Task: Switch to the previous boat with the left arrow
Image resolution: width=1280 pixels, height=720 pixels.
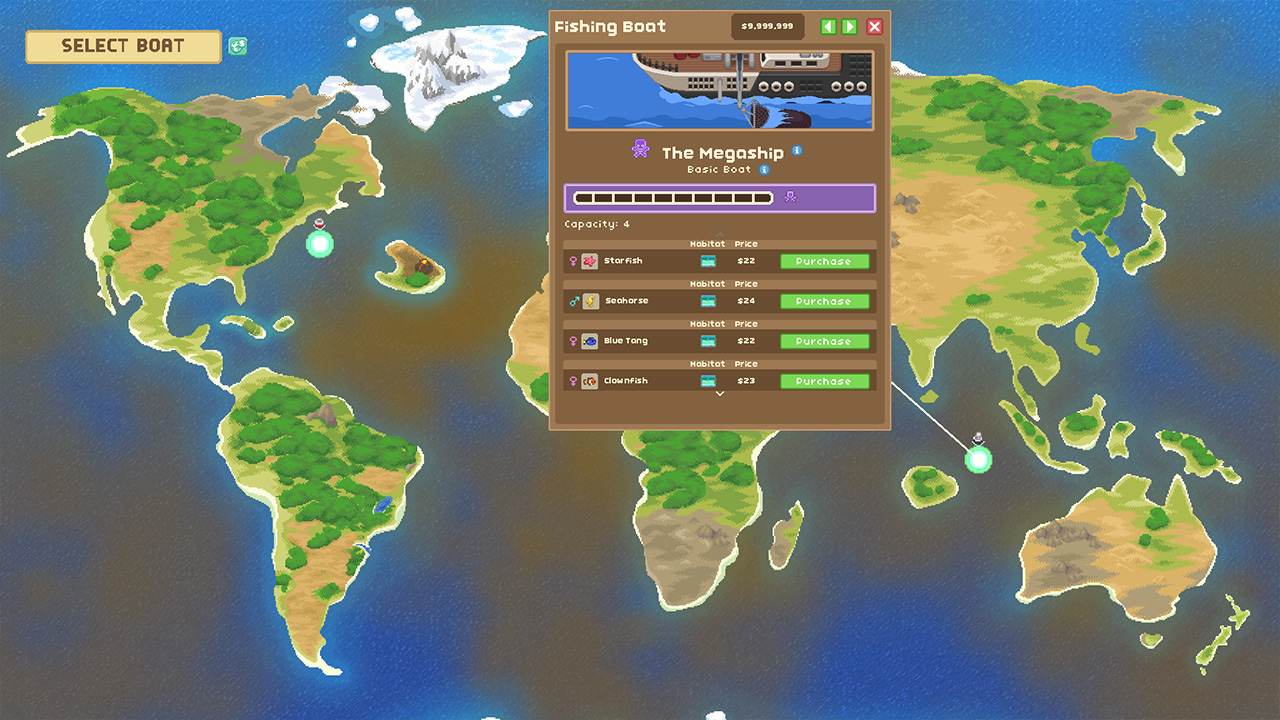Action: [x=828, y=26]
